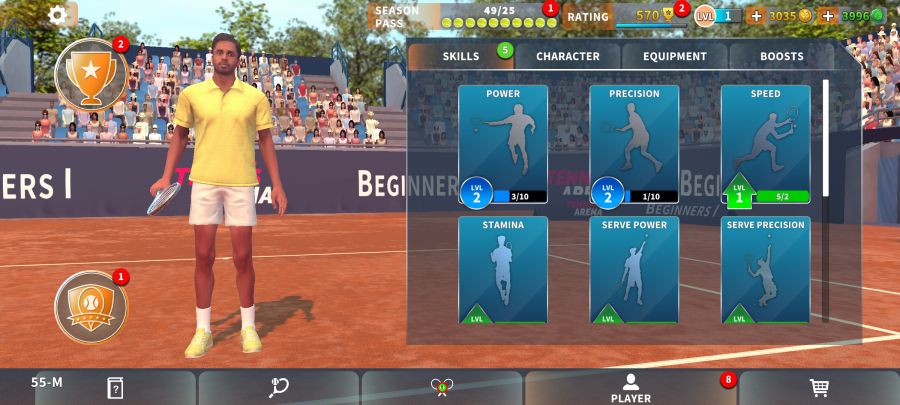Add more gold coins with plus button
Image resolution: width=900 pixels, height=405 pixels.
pyautogui.click(x=755, y=16)
